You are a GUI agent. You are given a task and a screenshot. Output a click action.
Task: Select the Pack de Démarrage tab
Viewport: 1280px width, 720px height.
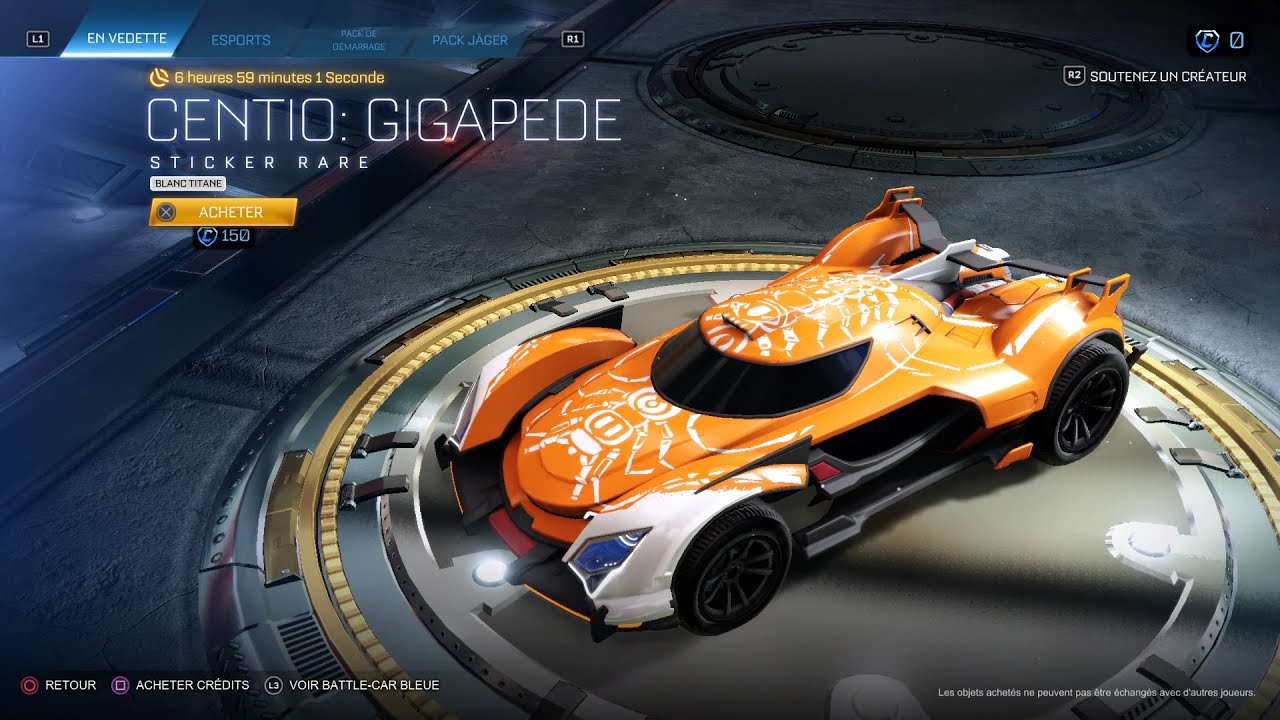pos(357,40)
